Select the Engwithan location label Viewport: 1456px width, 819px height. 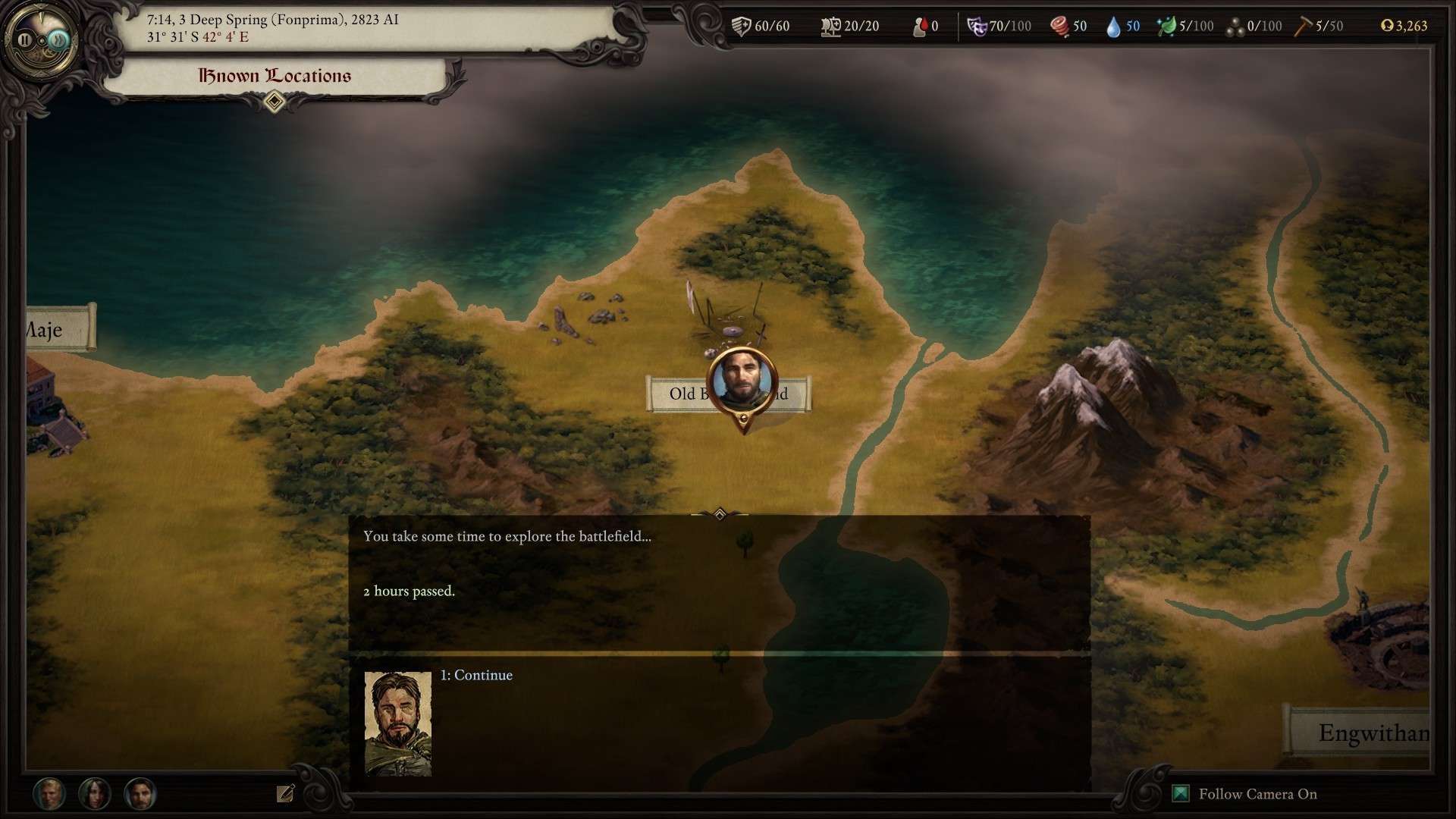pyautogui.click(x=1363, y=733)
